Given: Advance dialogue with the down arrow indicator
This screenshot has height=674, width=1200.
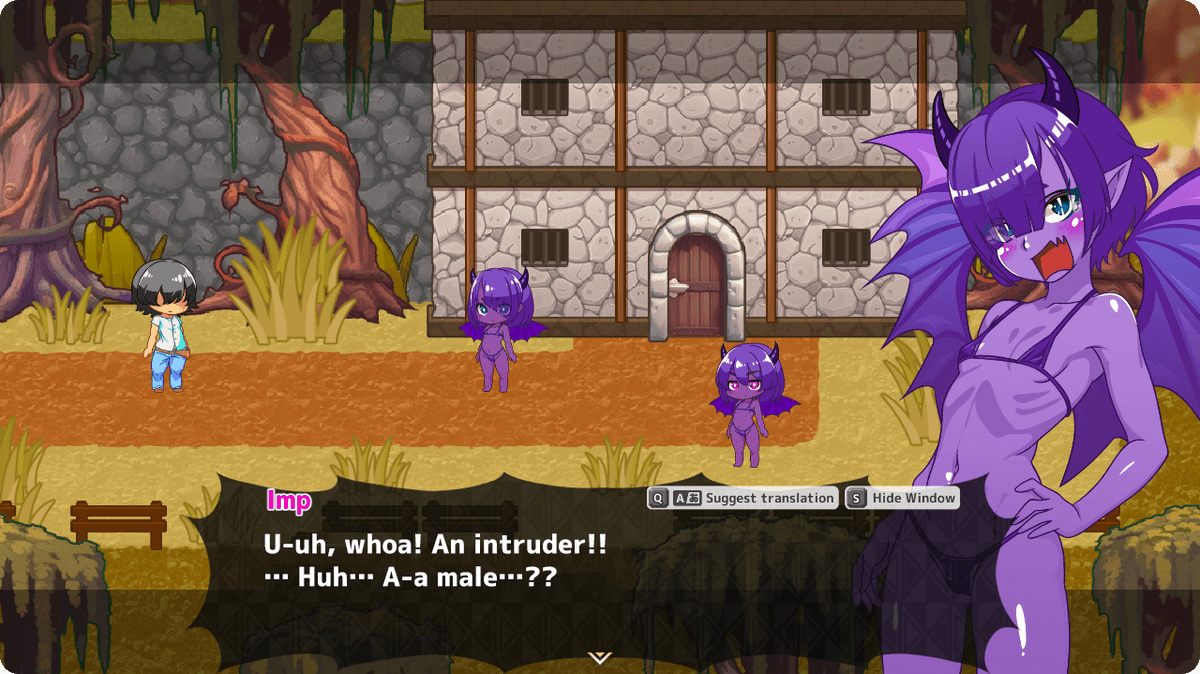Looking at the screenshot, I should (x=599, y=657).
